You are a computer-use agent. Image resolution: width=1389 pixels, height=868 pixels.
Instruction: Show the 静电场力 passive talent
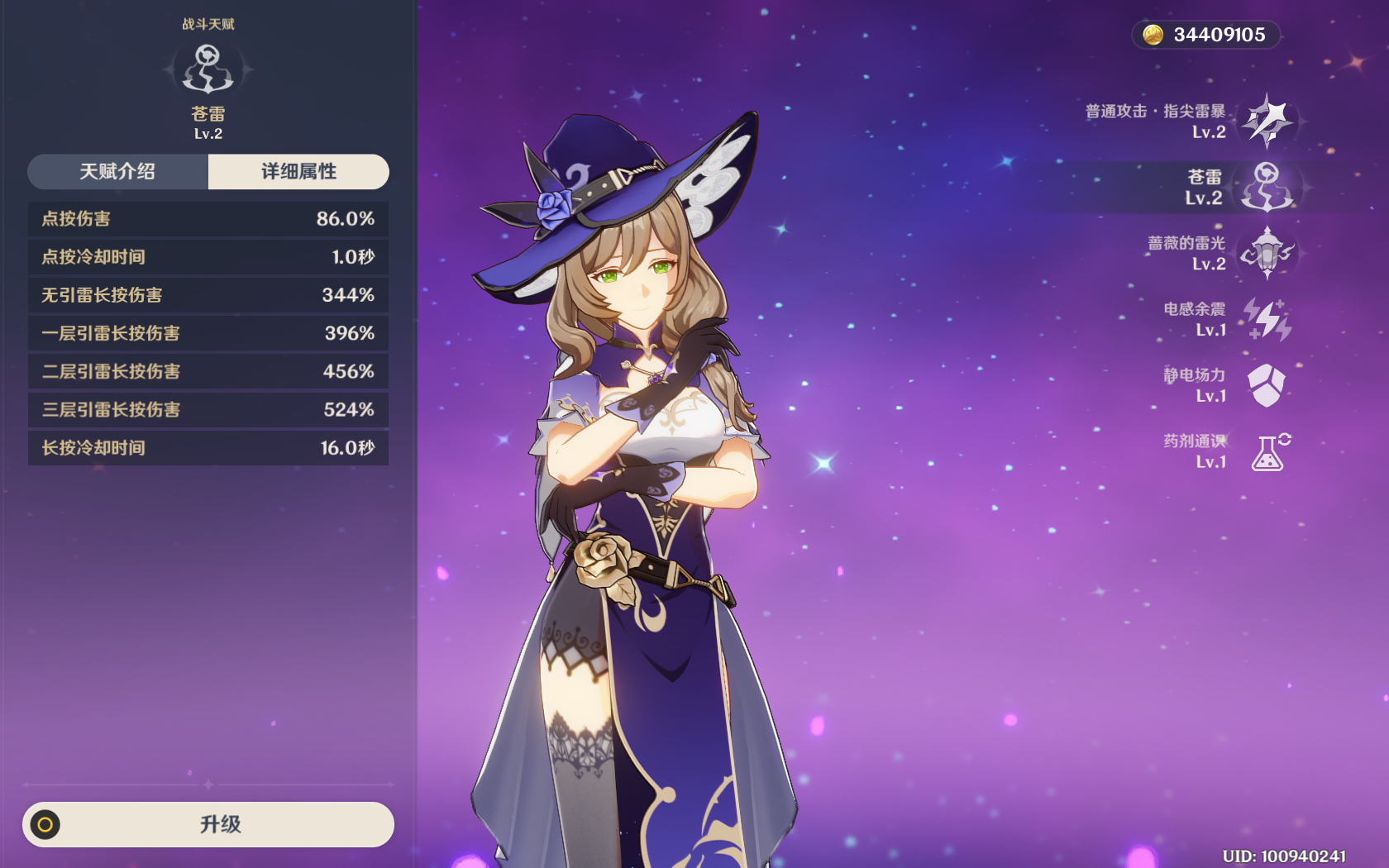click(1267, 385)
